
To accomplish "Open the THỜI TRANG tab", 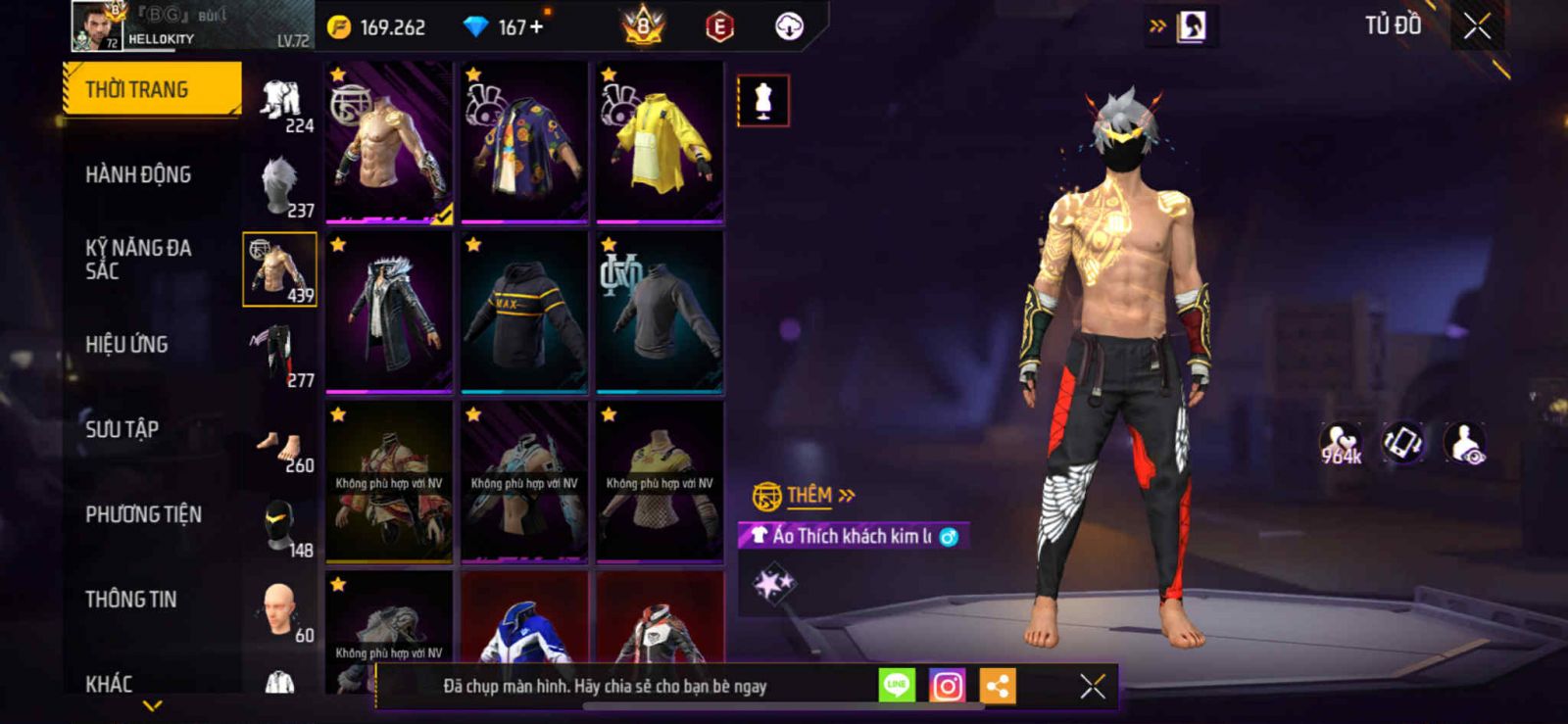I will (x=152, y=89).
